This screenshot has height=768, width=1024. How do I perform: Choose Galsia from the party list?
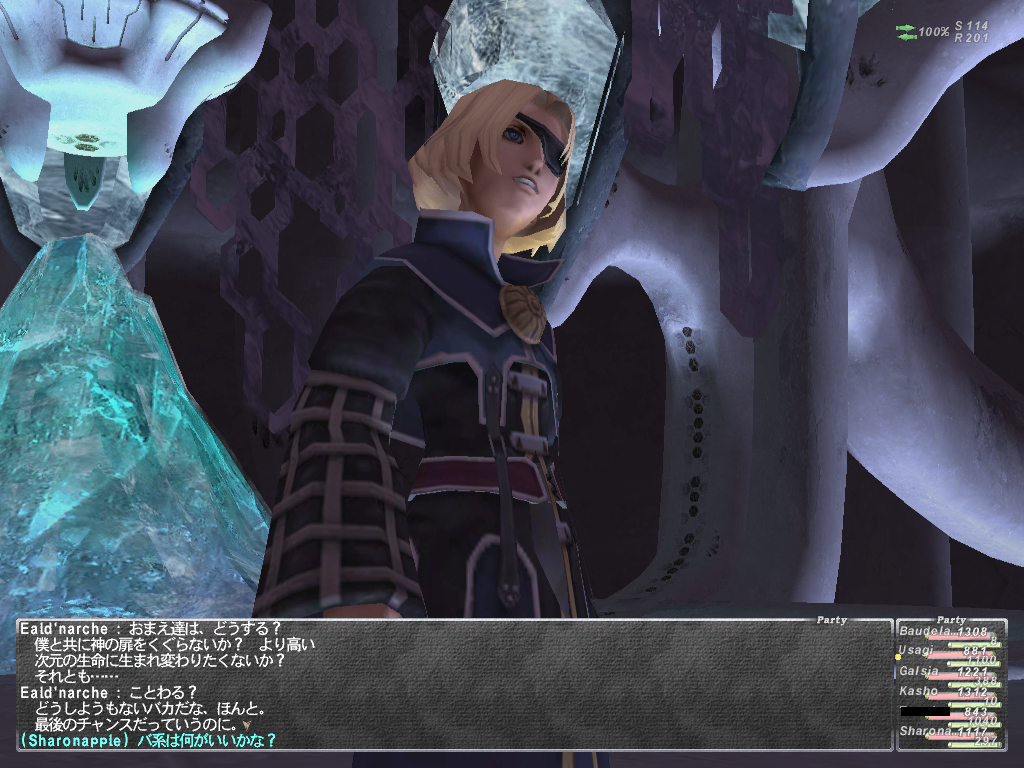point(919,671)
